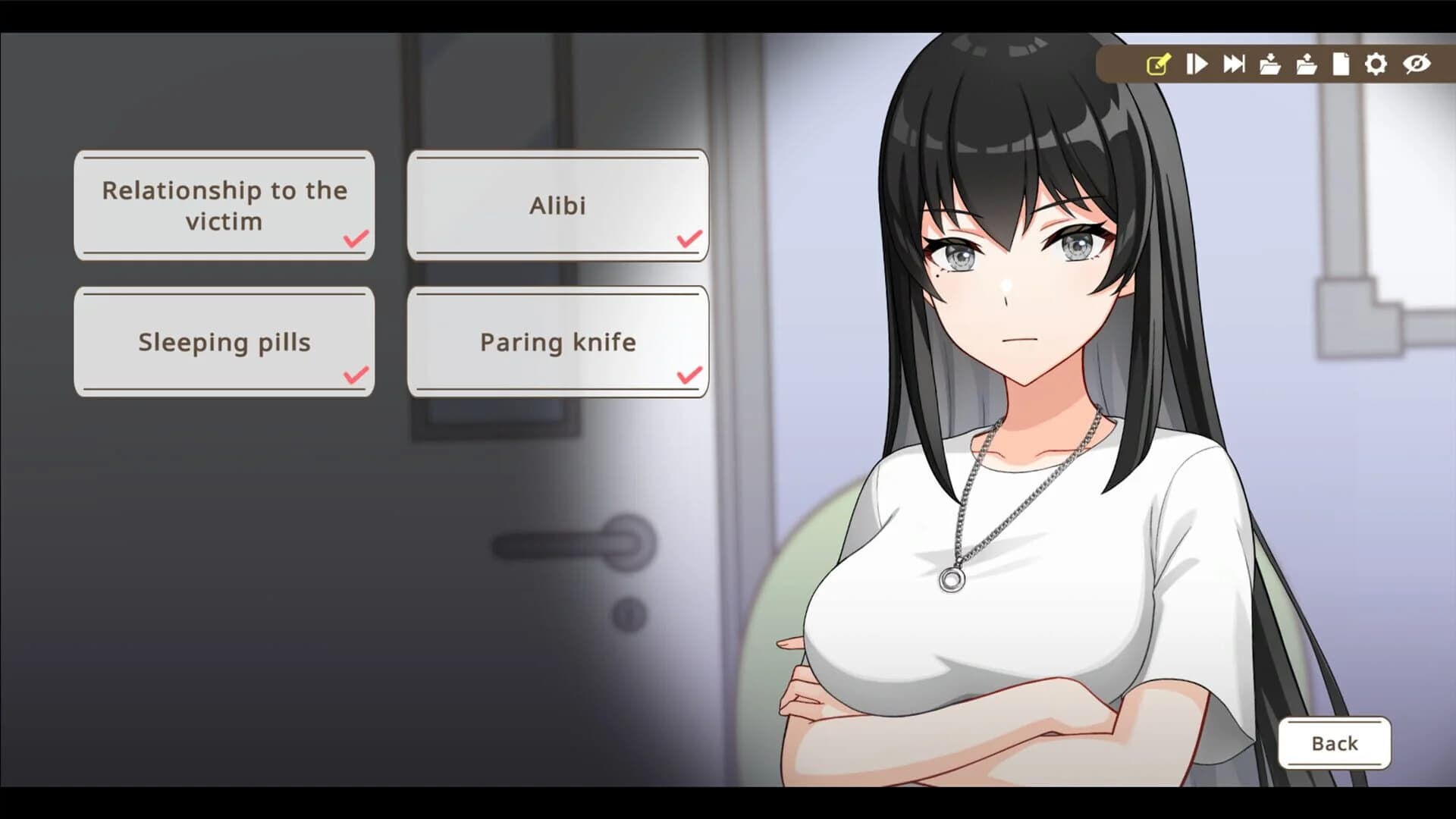Open the load screen folder icon
Image resolution: width=1456 pixels, height=819 pixels.
click(1307, 64)
